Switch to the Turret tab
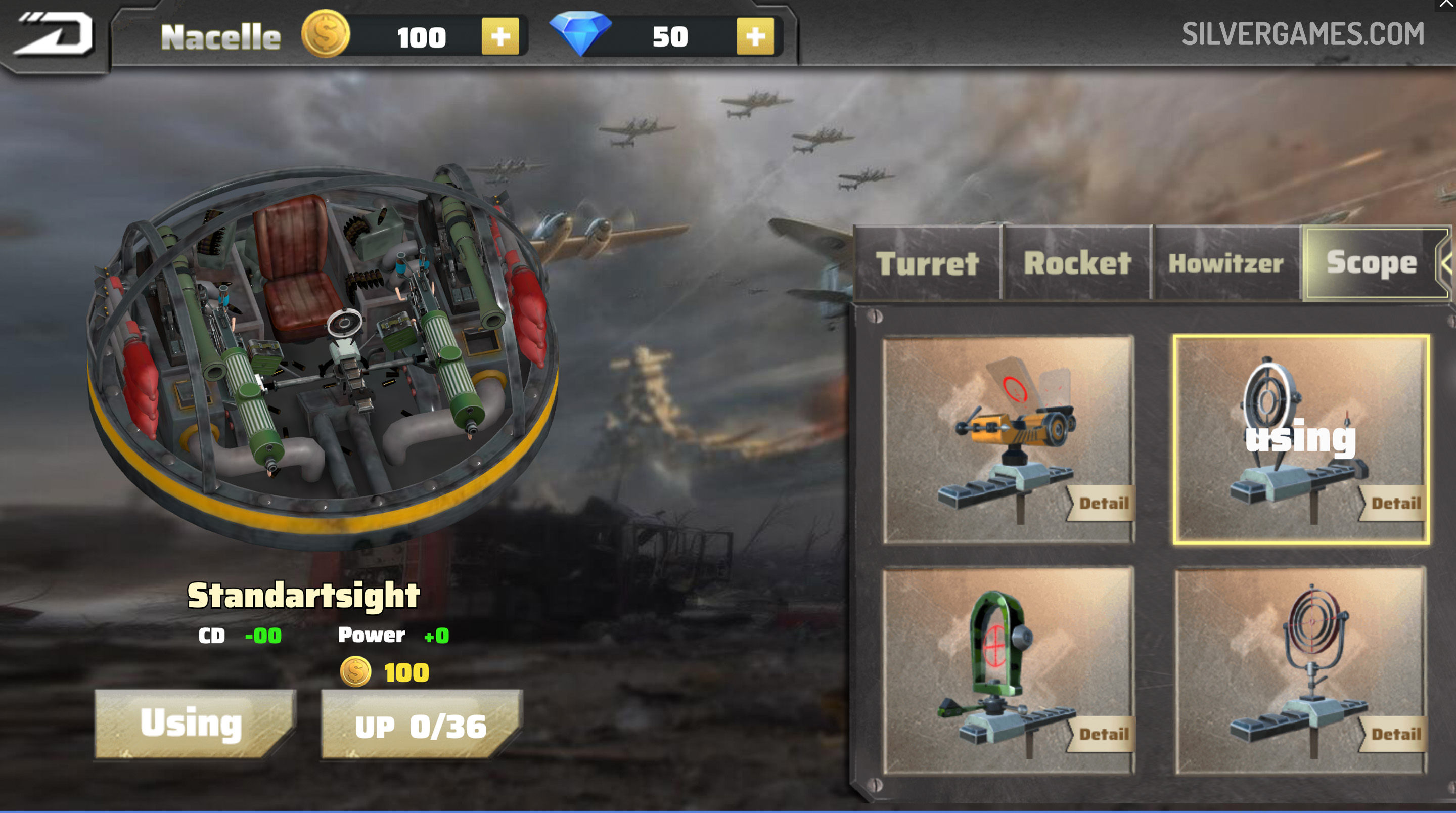Image resolution: width=1456 pixels, height=813 pixels. coord(927,263)
